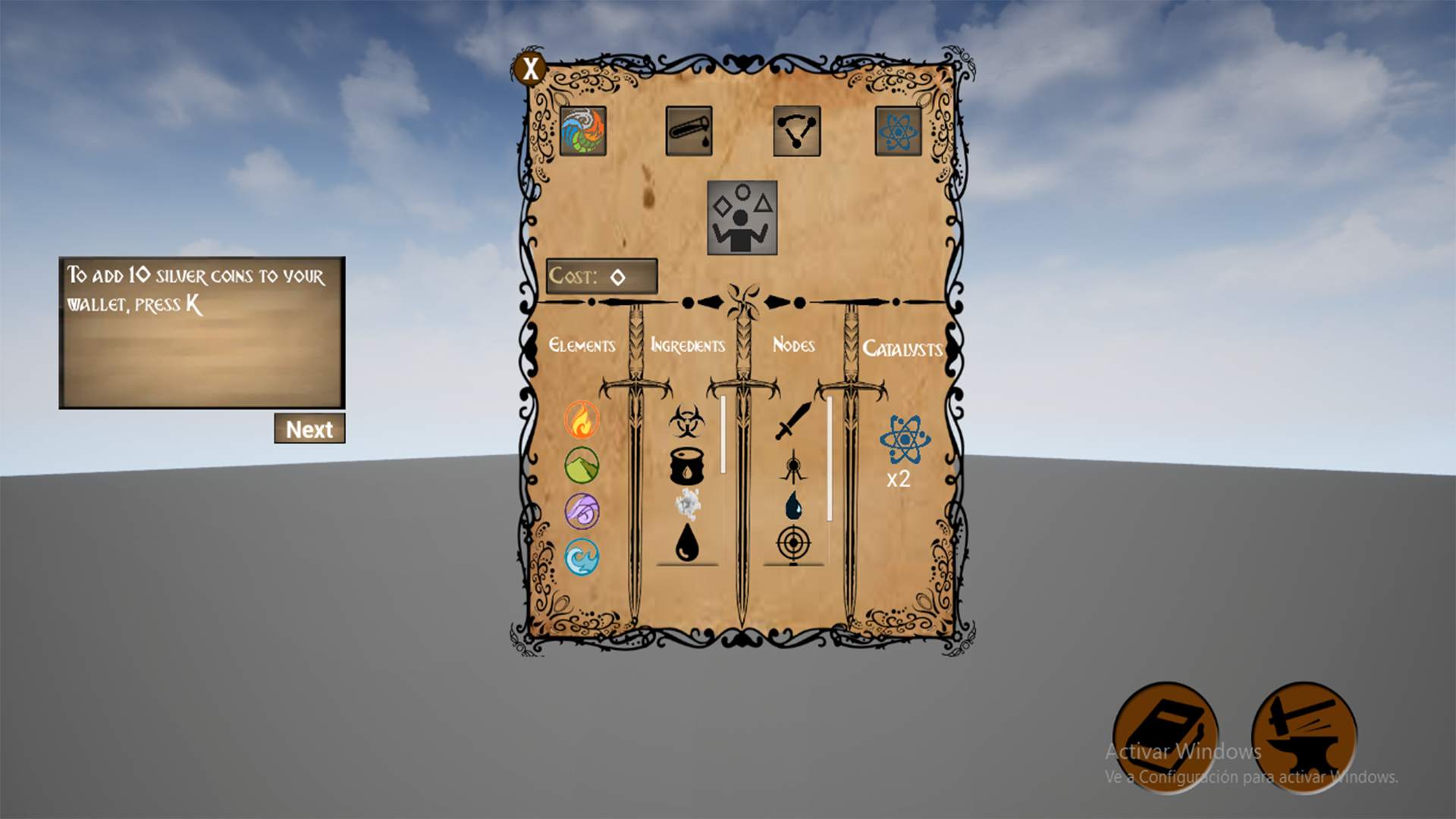Select the crosshair target node
1456x819 pixels.
795,543
